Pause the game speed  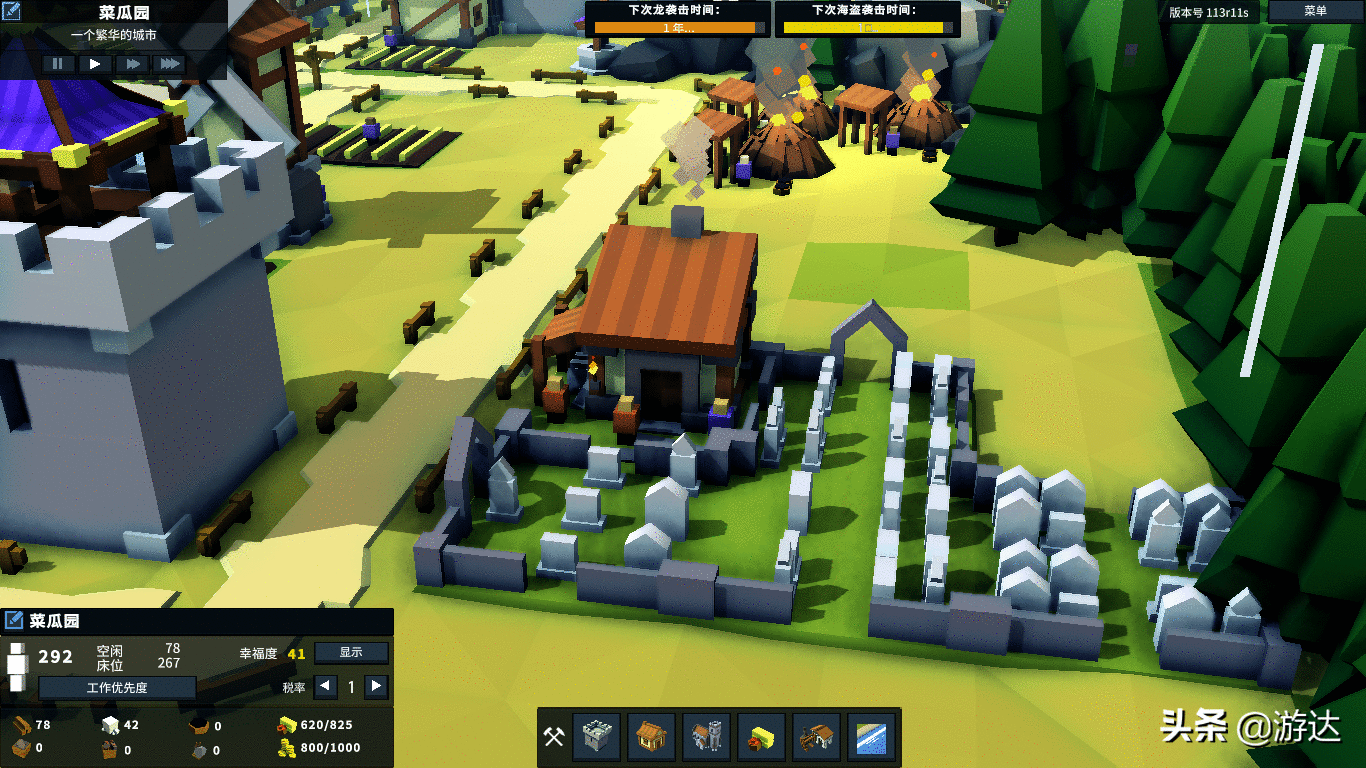tap(58, 63)
